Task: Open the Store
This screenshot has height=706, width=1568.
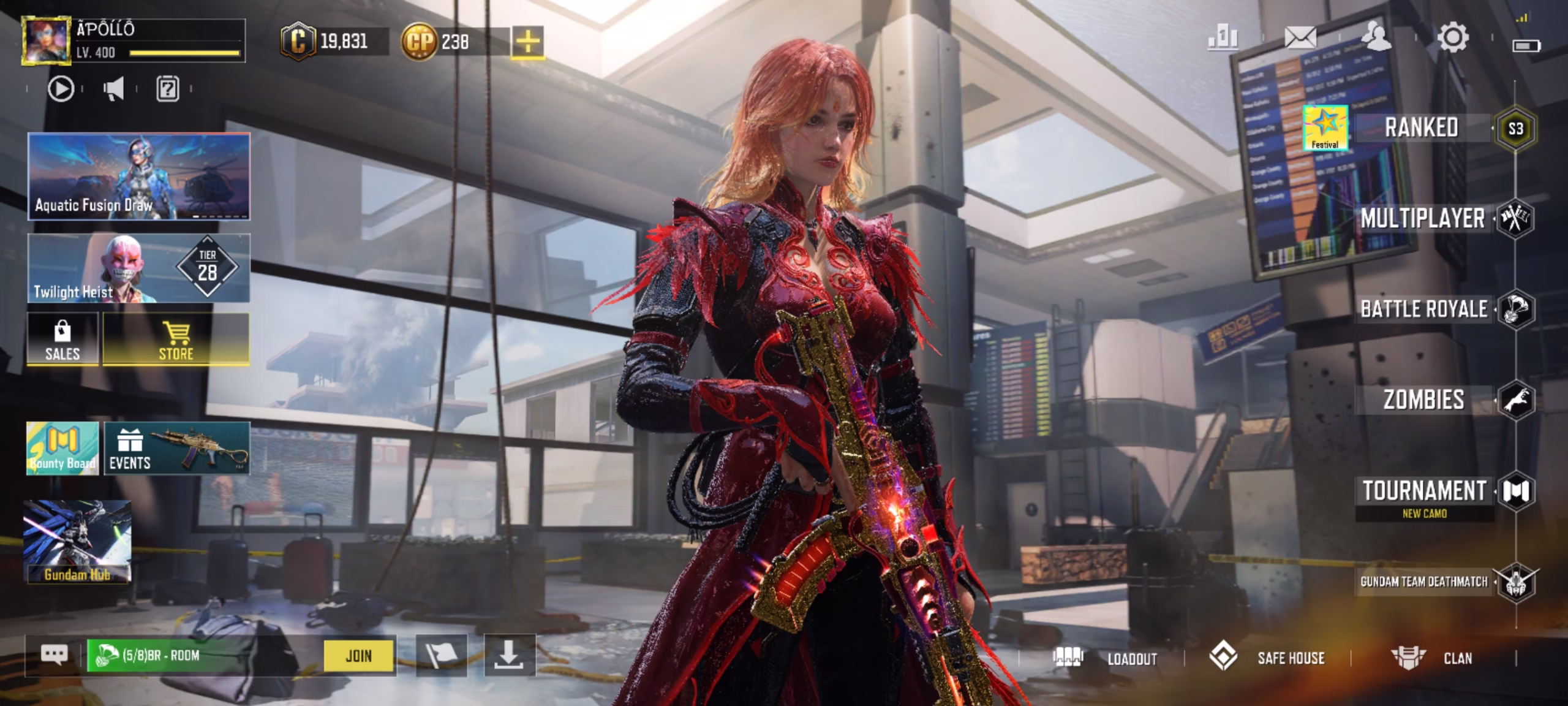Action: (176, 340)
